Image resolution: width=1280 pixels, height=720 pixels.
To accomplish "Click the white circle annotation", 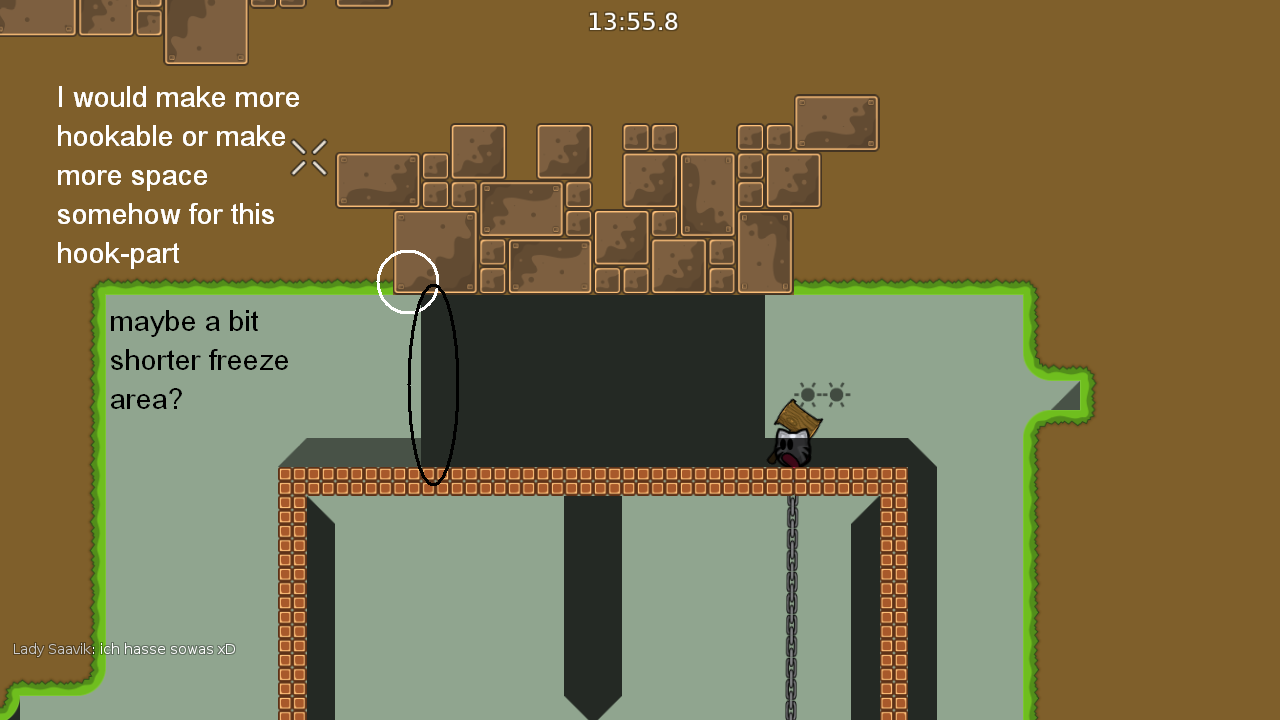I will [x=408, y=281].
